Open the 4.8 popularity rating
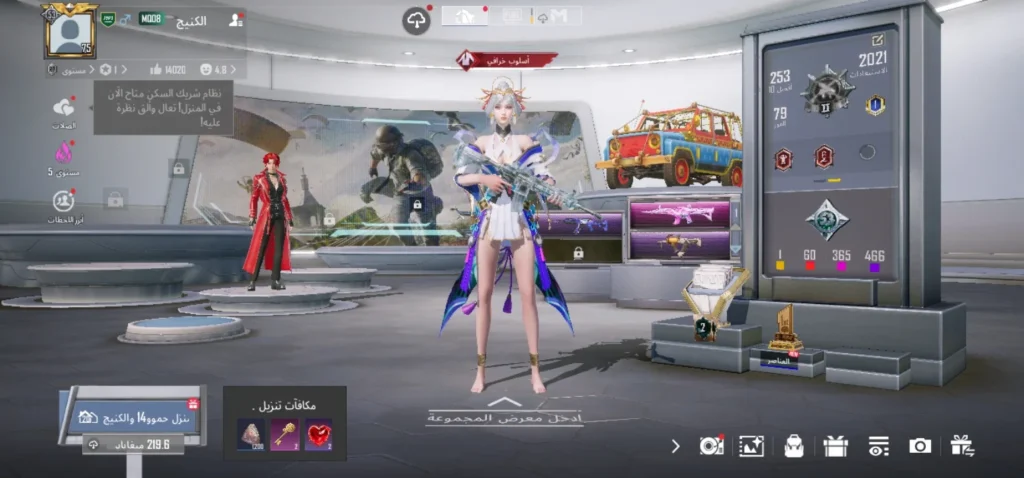1024x478 pixels. [213, 70]
